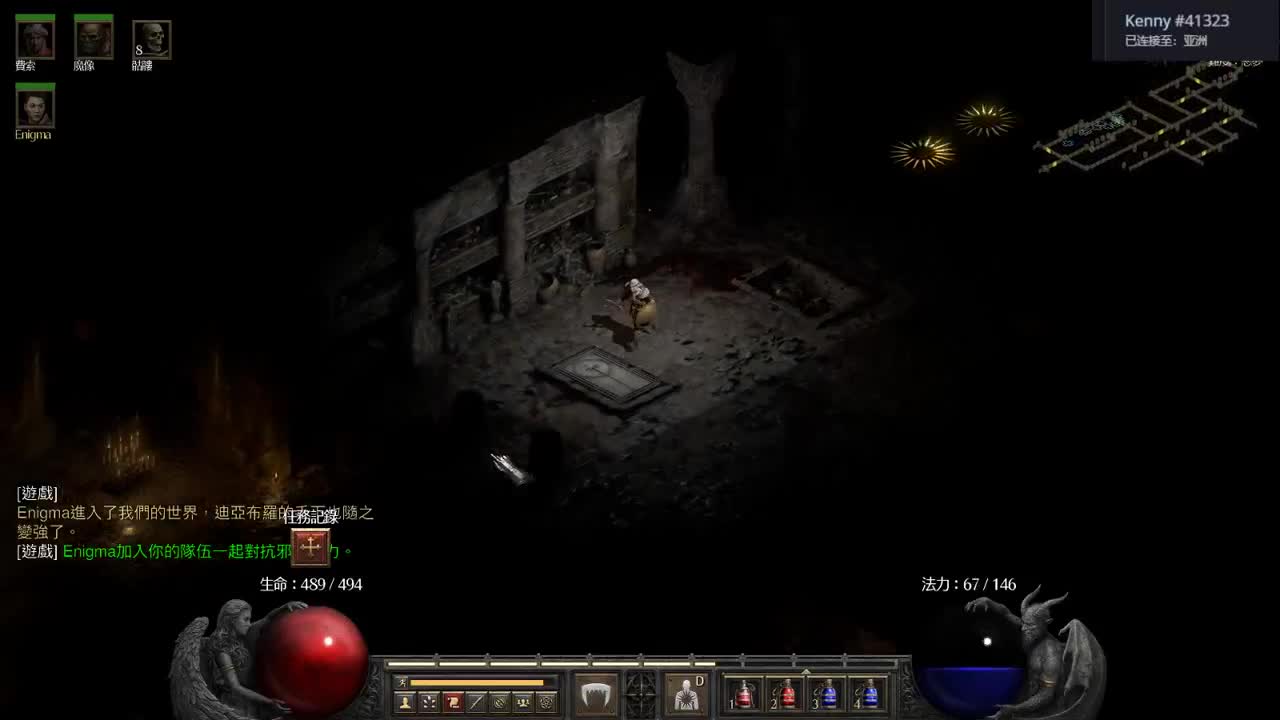Screen dimensions: 1280x720
Task: Expand the potion belt rows
Action: (806, 674)
